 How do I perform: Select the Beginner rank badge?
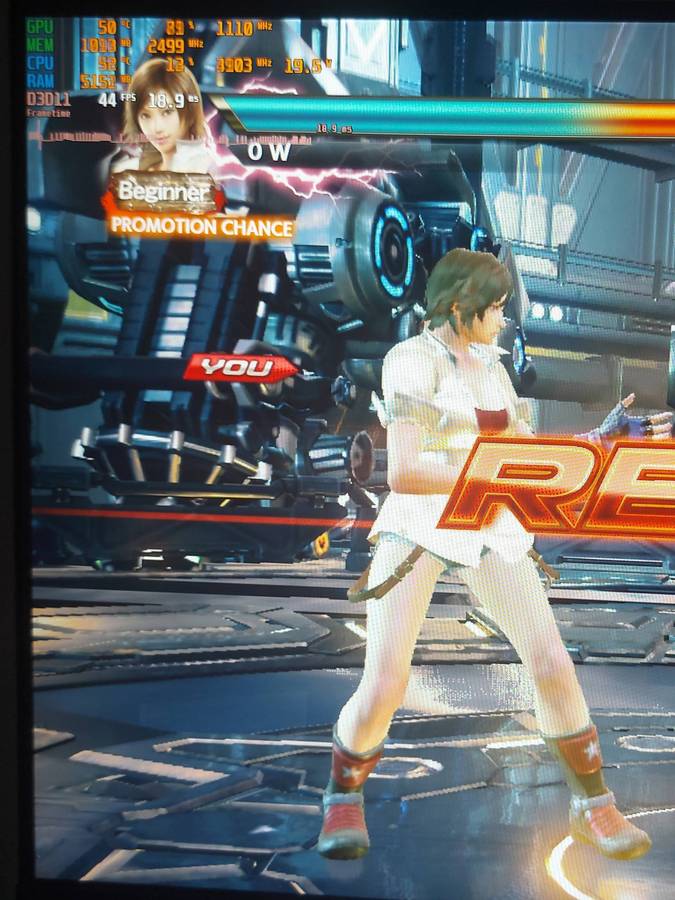163,191
